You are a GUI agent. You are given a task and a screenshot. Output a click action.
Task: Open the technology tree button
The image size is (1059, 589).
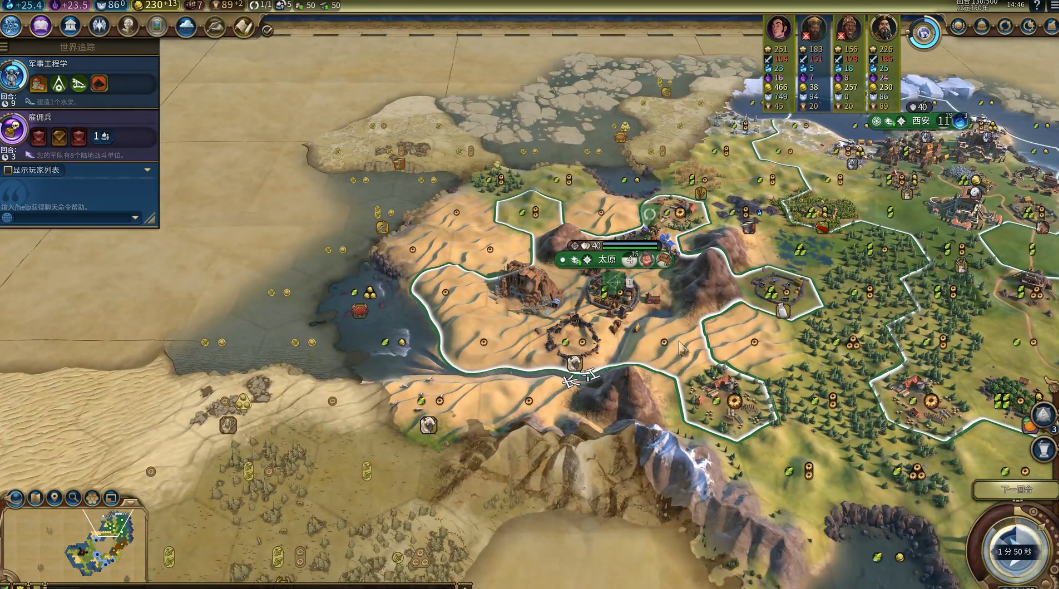point(12,26)
